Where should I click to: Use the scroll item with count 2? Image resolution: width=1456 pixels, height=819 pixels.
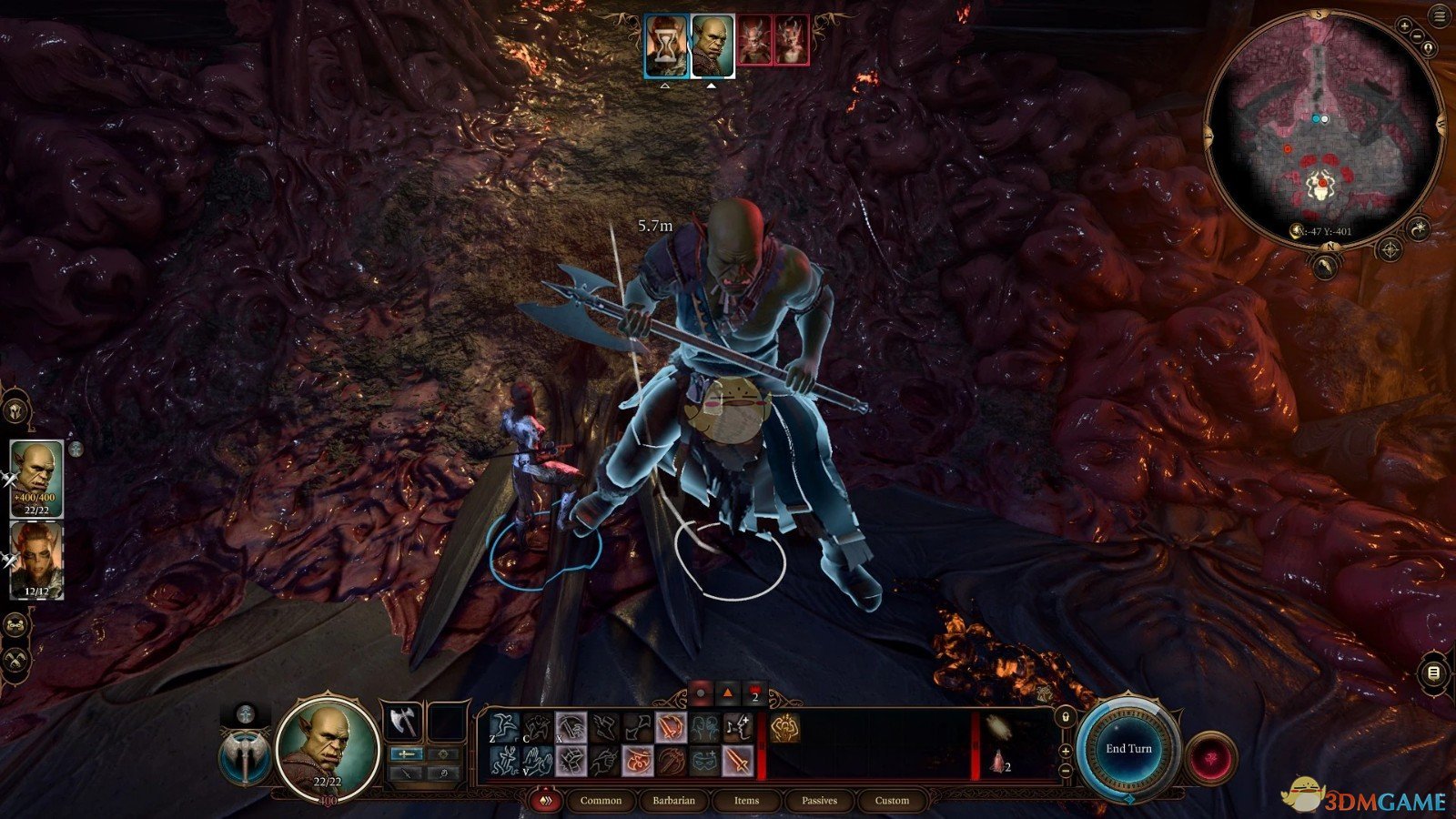[999, 763]
